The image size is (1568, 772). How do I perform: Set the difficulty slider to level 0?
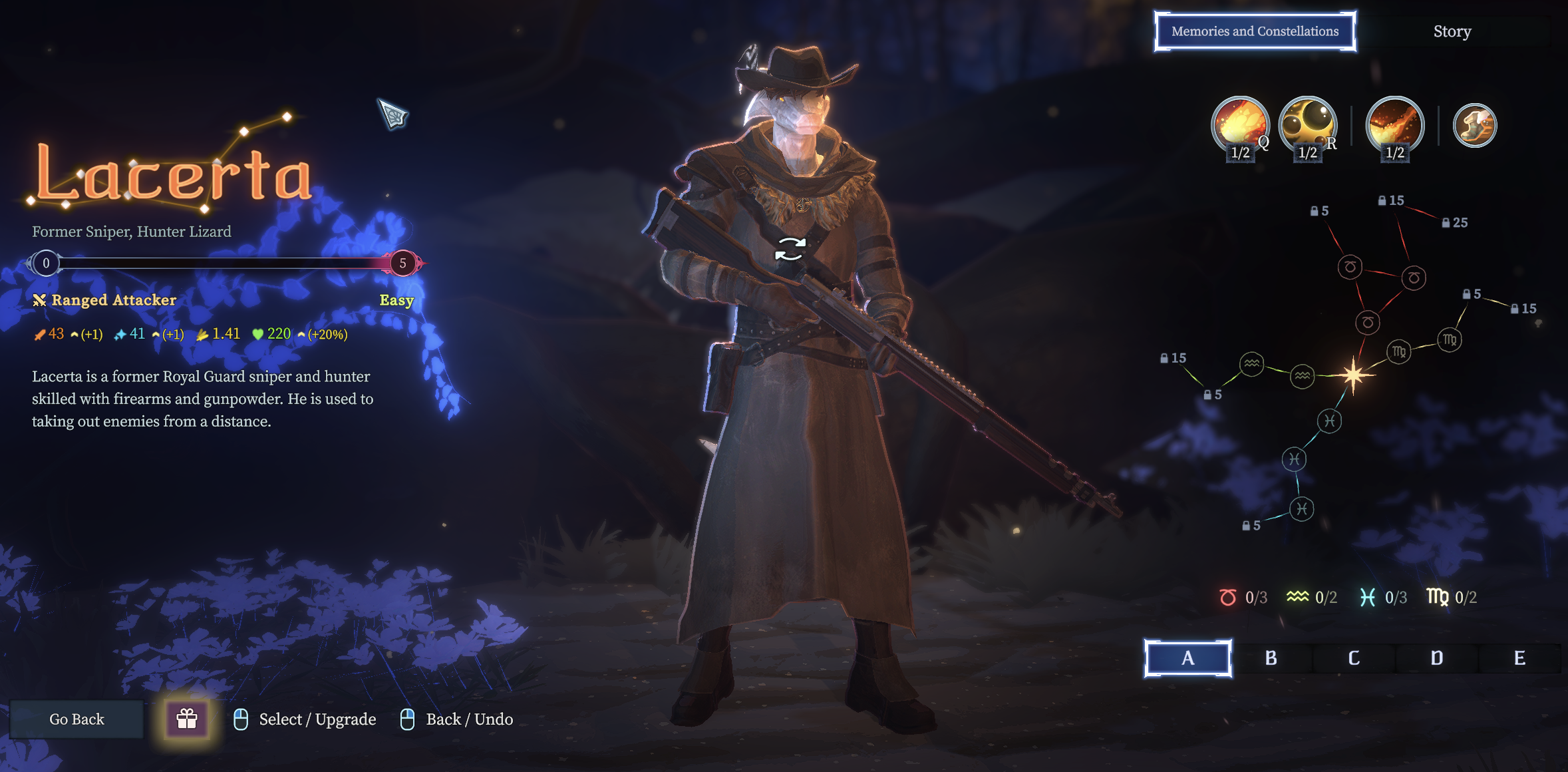[46, 264]
